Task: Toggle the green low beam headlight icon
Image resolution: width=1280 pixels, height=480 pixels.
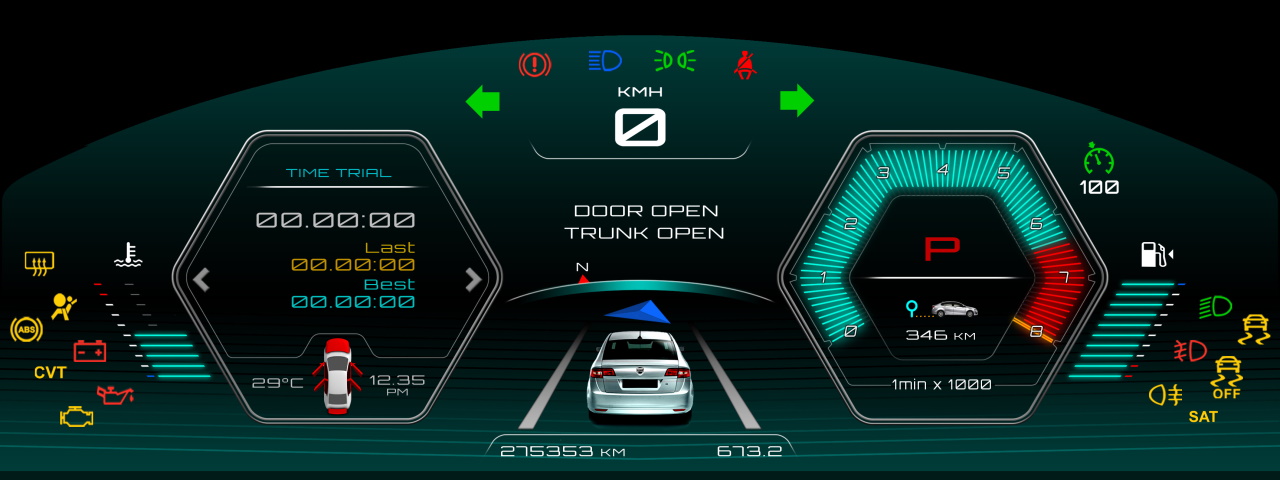Action: (x=1215, y=305)
